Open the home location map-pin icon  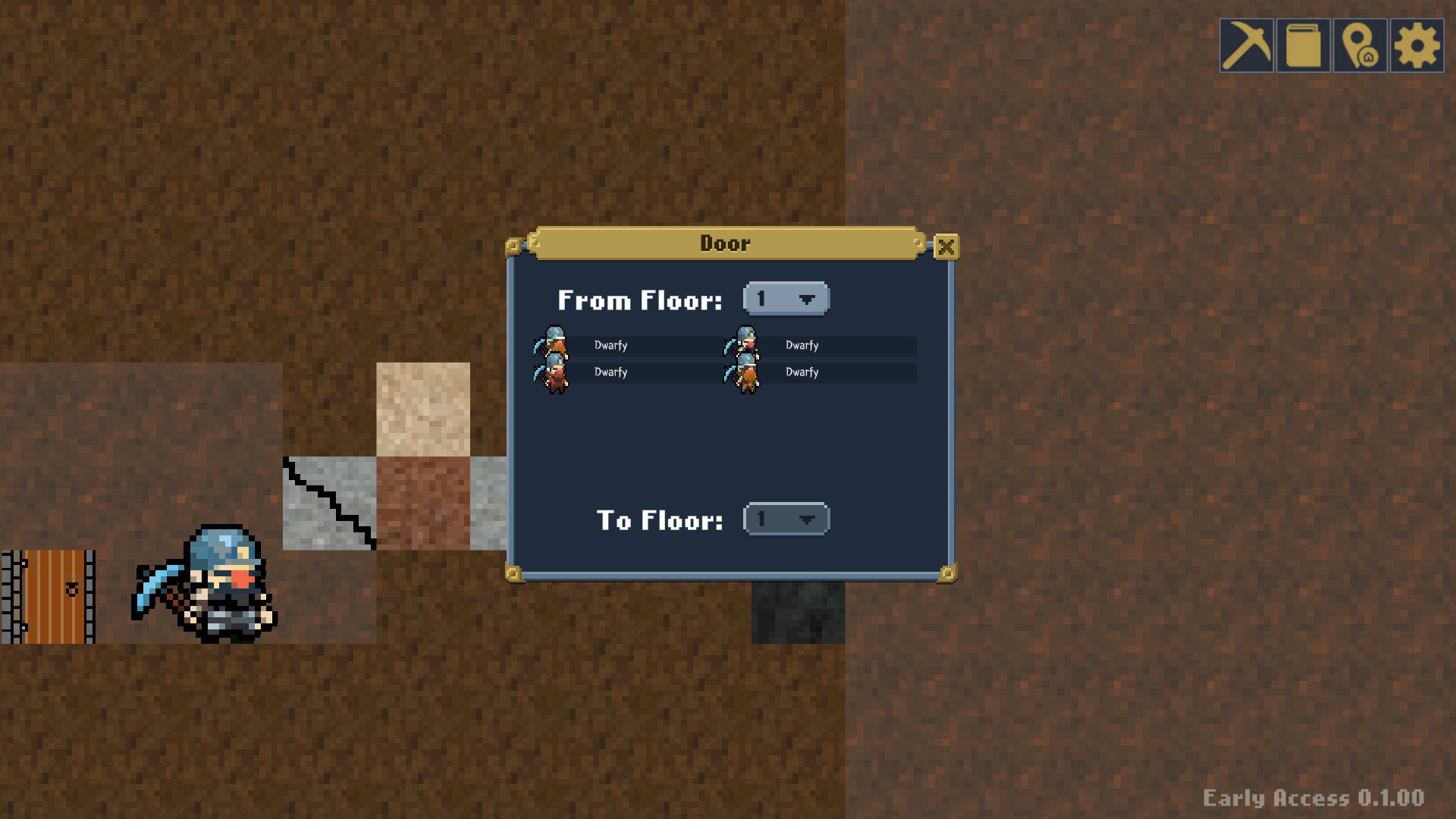click(x=1358, y=46)
